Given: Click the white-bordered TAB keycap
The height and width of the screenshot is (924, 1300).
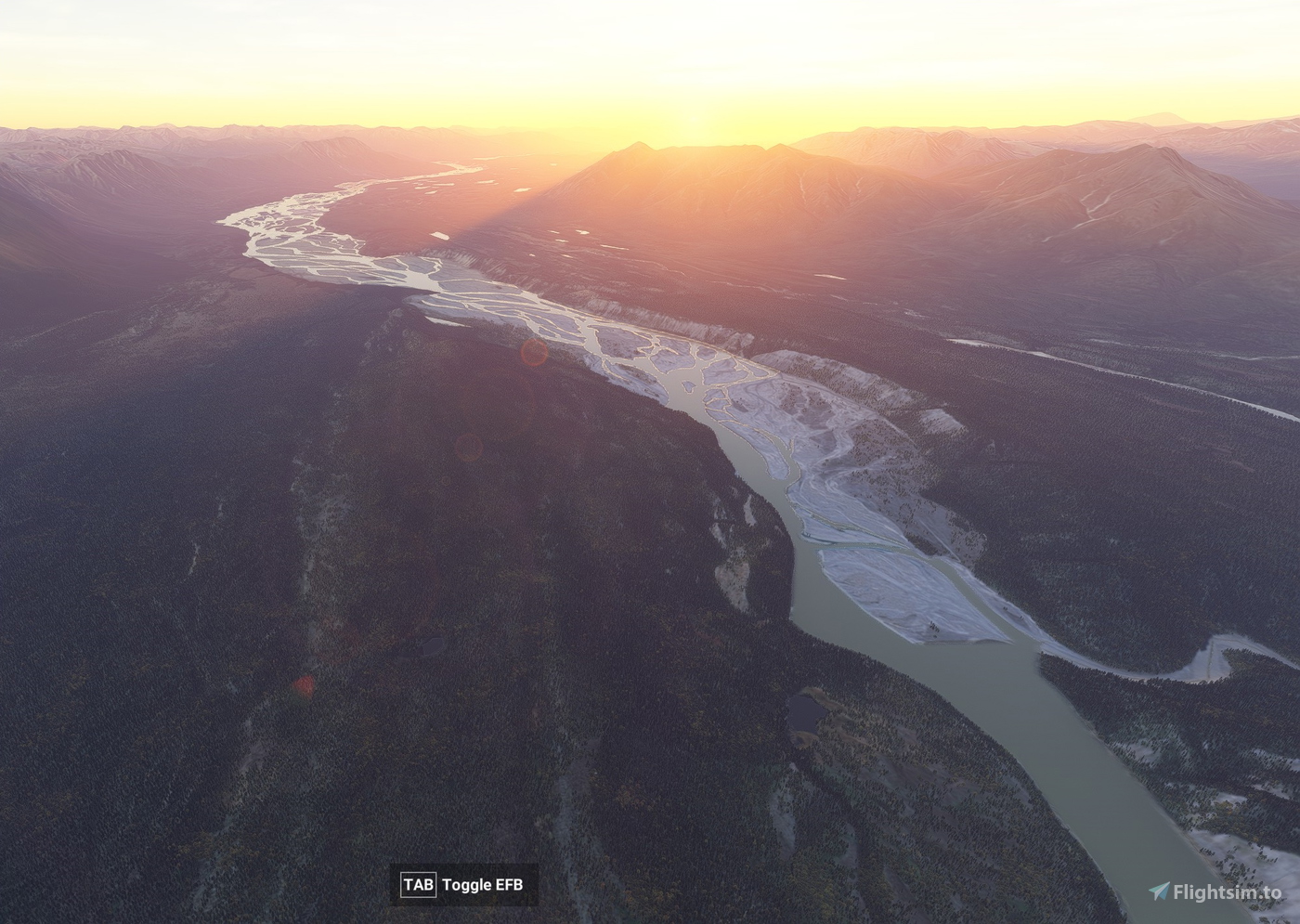Looking at the screenshot, I should tap(418, 887).
